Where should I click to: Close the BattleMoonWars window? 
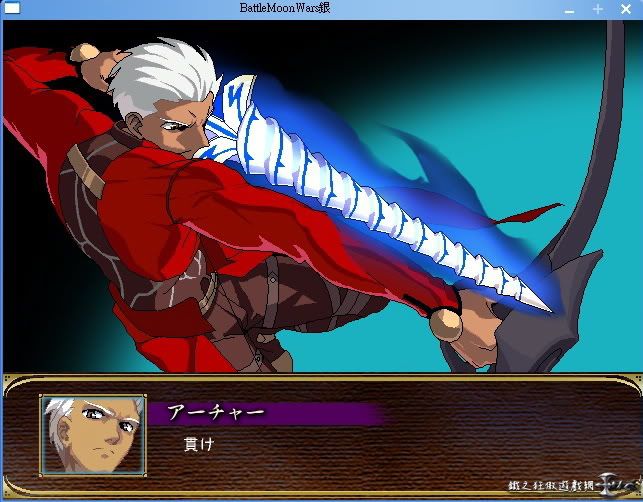pyautogui.click(x=624, y=9)
